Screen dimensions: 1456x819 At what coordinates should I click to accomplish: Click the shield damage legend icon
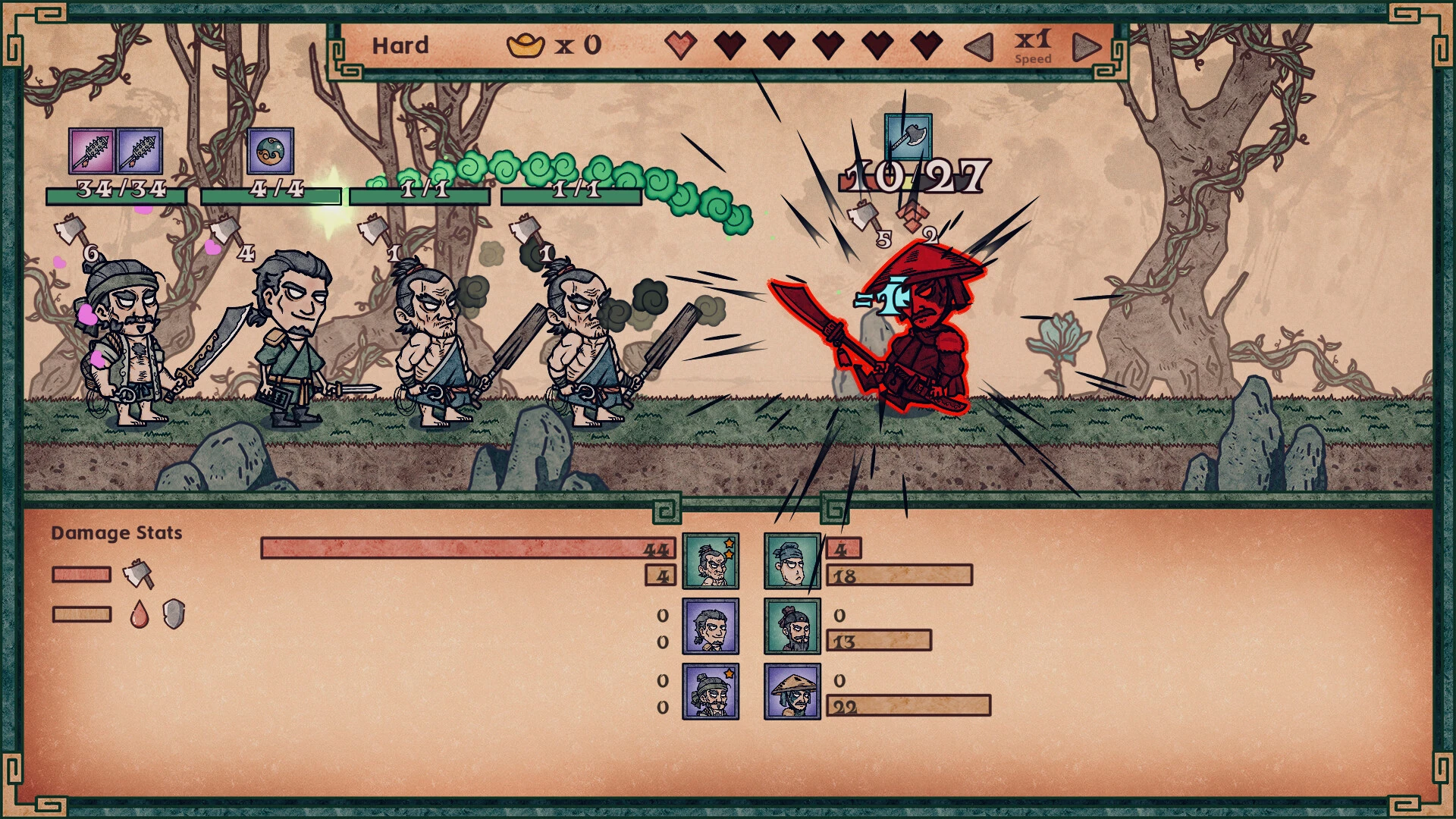(x=174, y=614)
